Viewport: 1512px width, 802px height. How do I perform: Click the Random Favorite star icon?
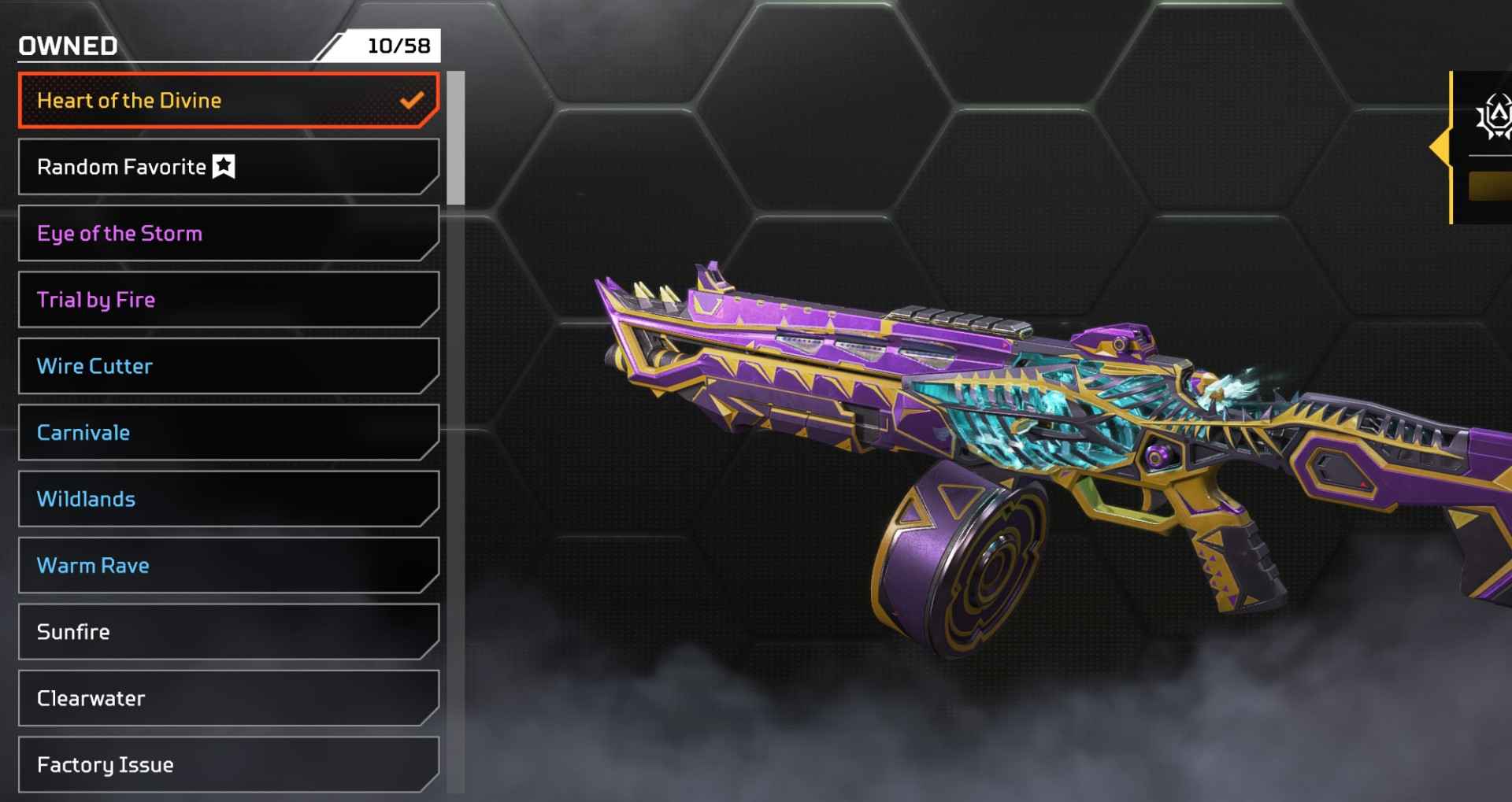pyautogui.click(x=224, y=166)
